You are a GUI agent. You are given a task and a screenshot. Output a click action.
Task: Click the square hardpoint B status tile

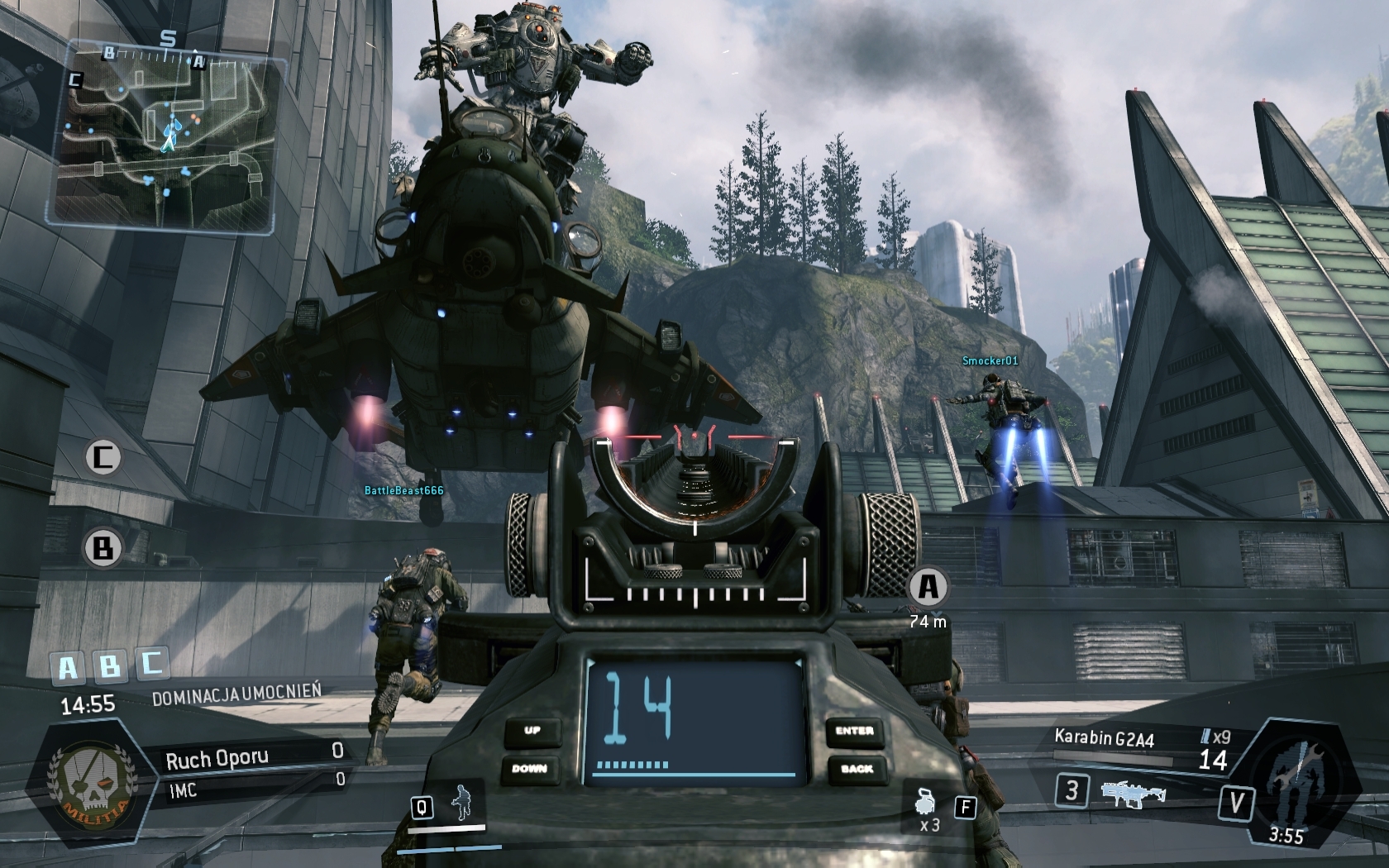point(109,665)
